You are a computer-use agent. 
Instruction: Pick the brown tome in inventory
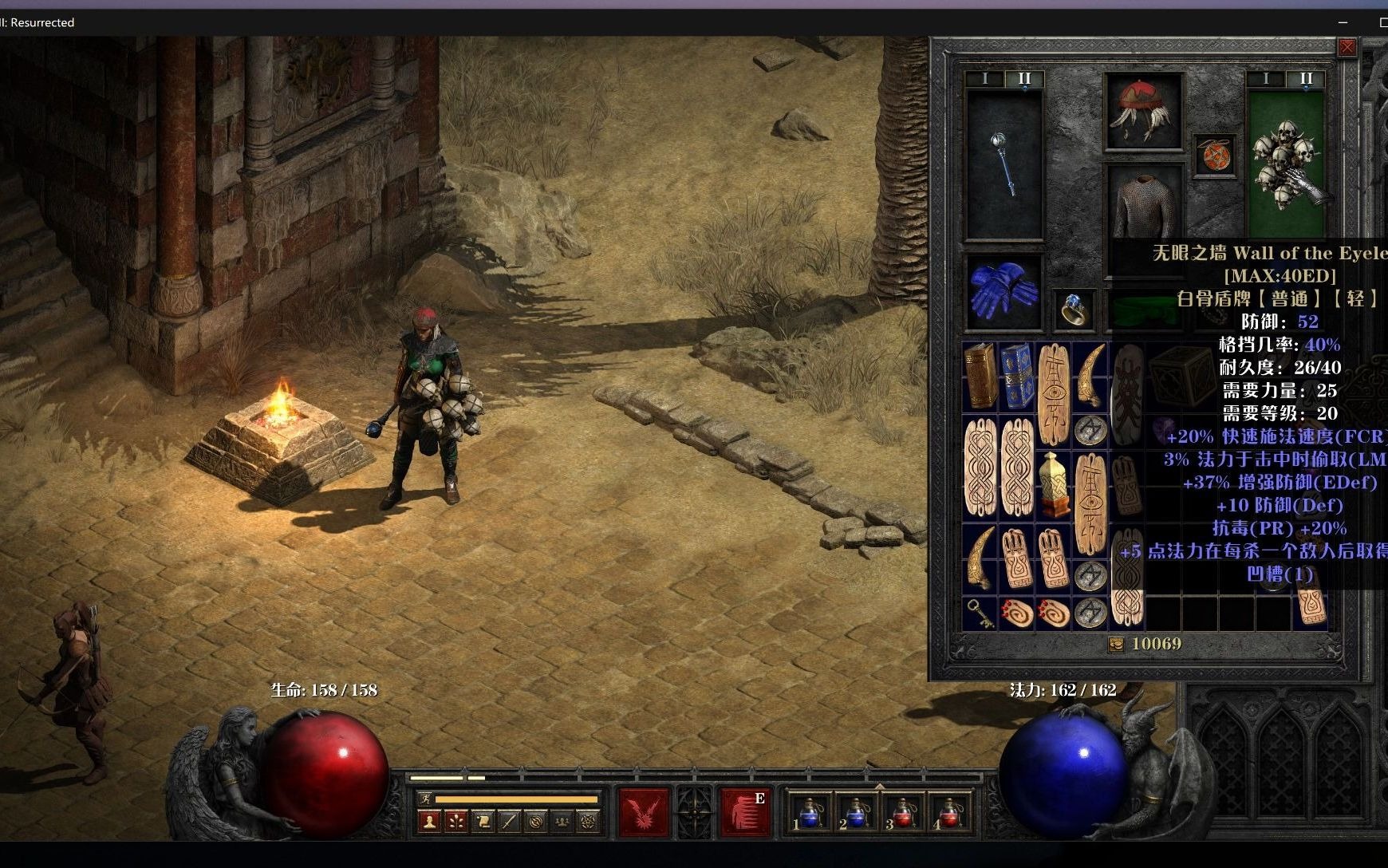tap(980, 376)
